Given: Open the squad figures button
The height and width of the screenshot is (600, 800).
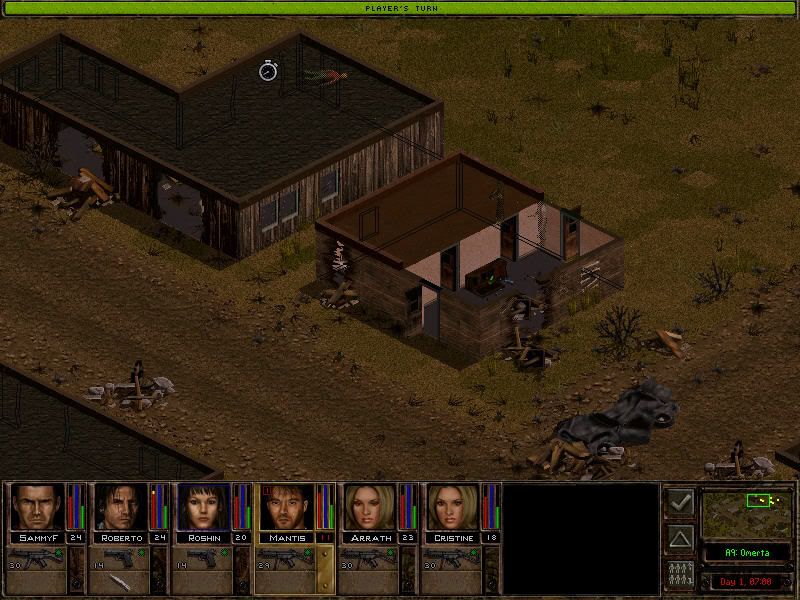Looking at the screenshot, I should (681, 575).
